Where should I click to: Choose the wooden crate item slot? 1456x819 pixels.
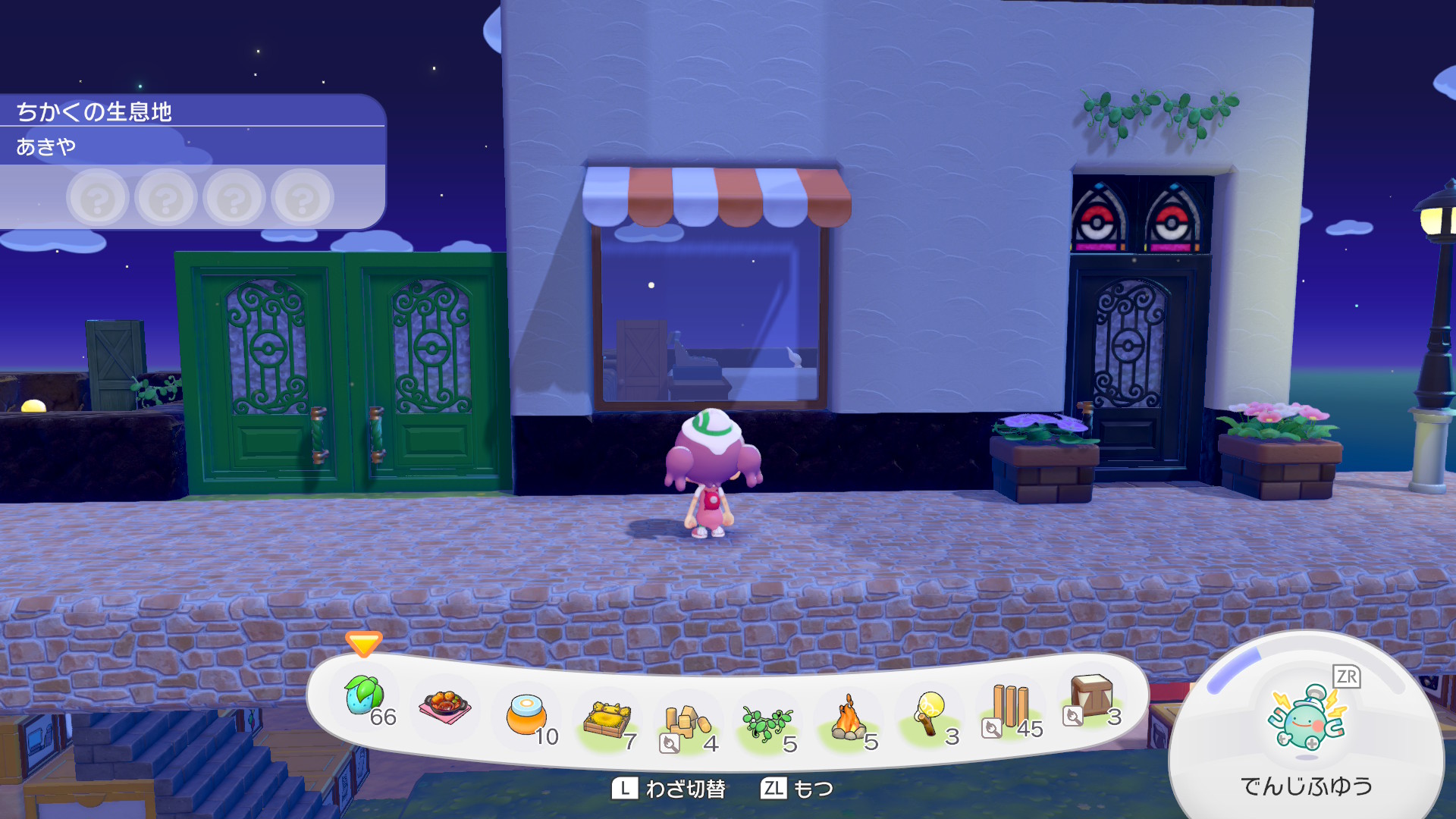[x=1090, y=698]
